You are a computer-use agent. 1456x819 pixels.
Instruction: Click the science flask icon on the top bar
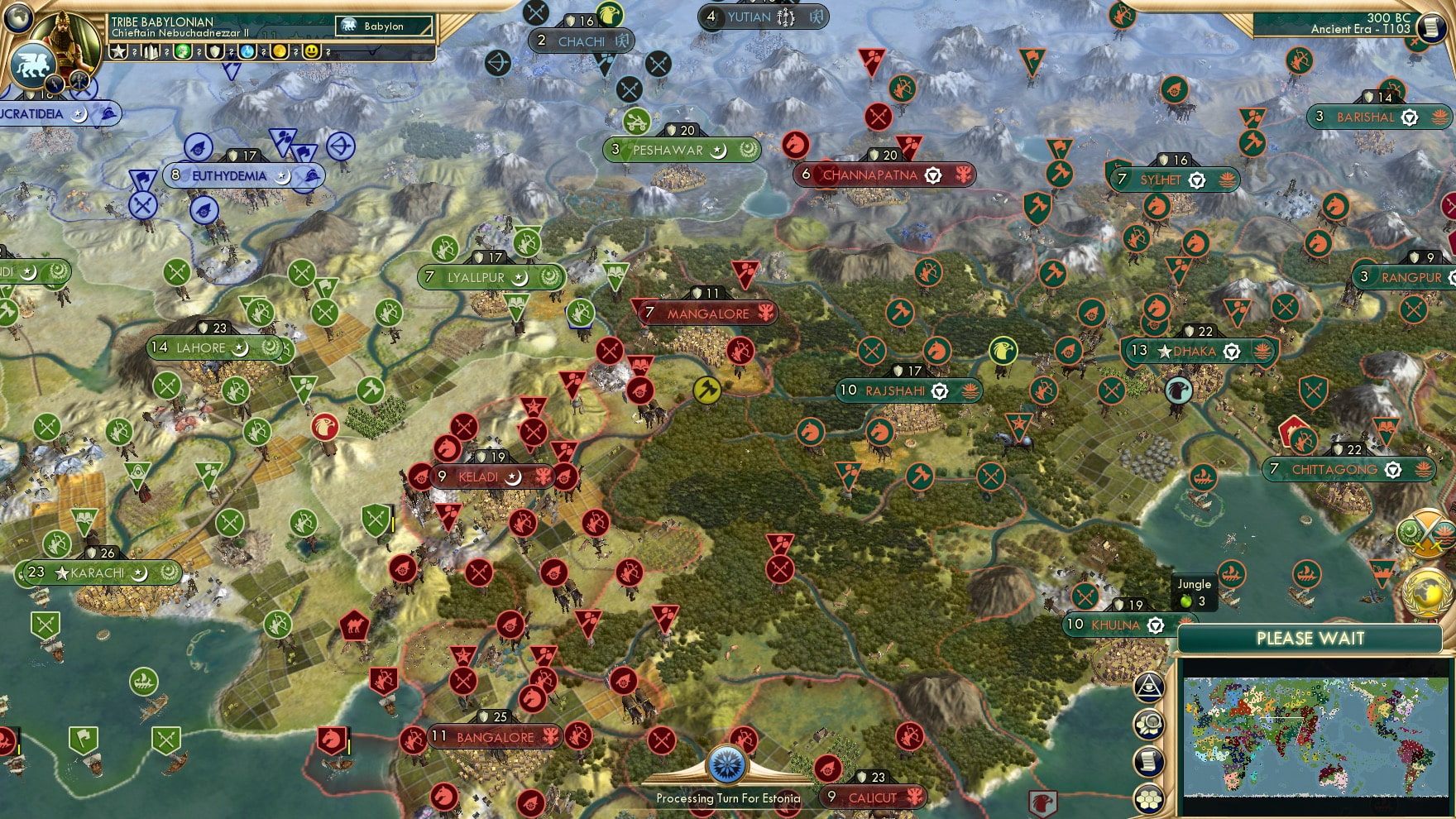click(248, 54)
